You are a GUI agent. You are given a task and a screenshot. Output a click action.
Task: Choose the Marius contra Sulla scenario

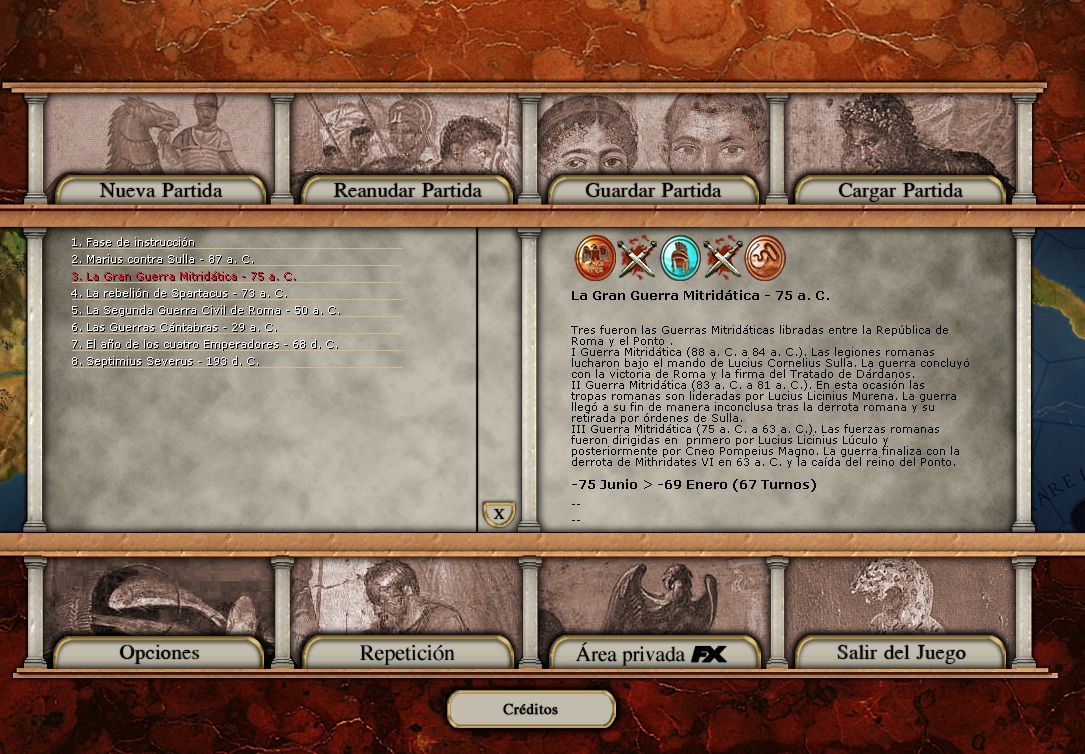pos(162,259)
